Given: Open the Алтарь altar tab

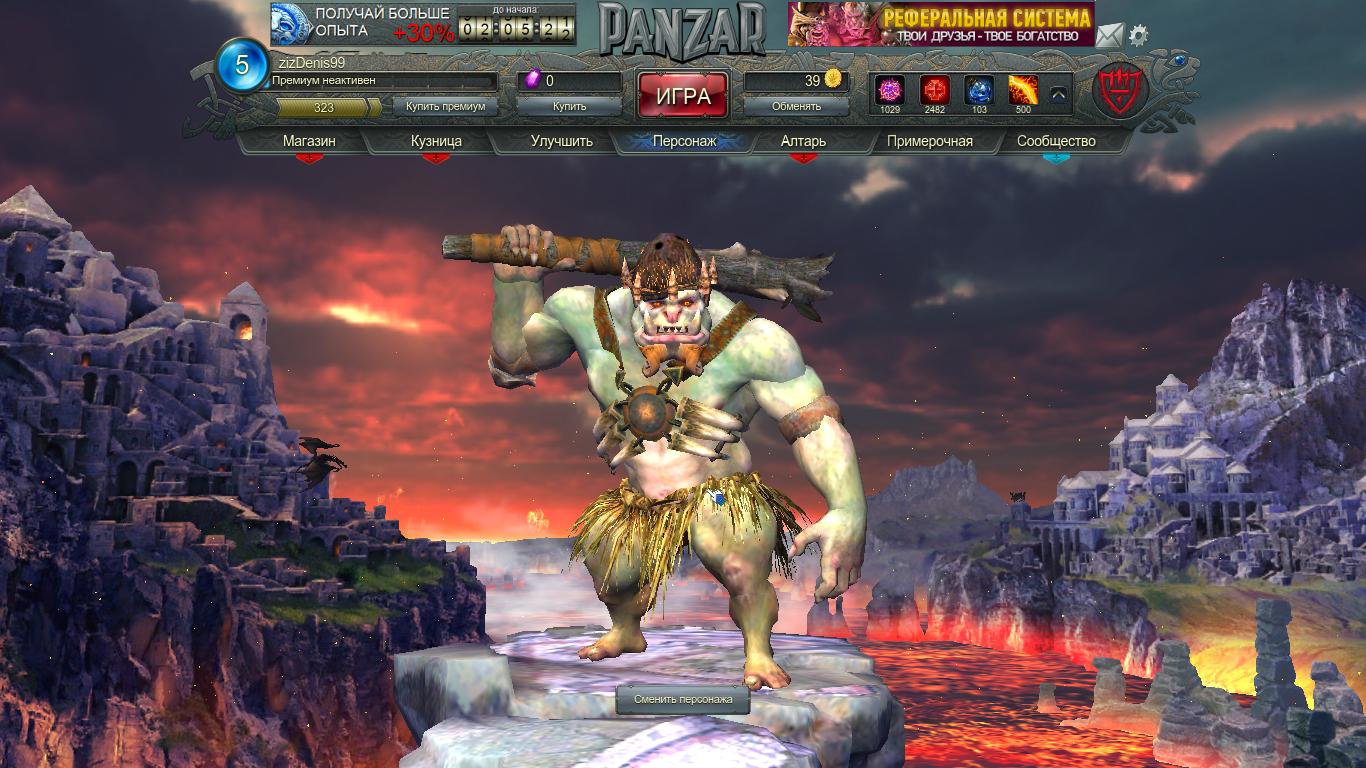Looking at the screenshot, I should tap(803, 141).
